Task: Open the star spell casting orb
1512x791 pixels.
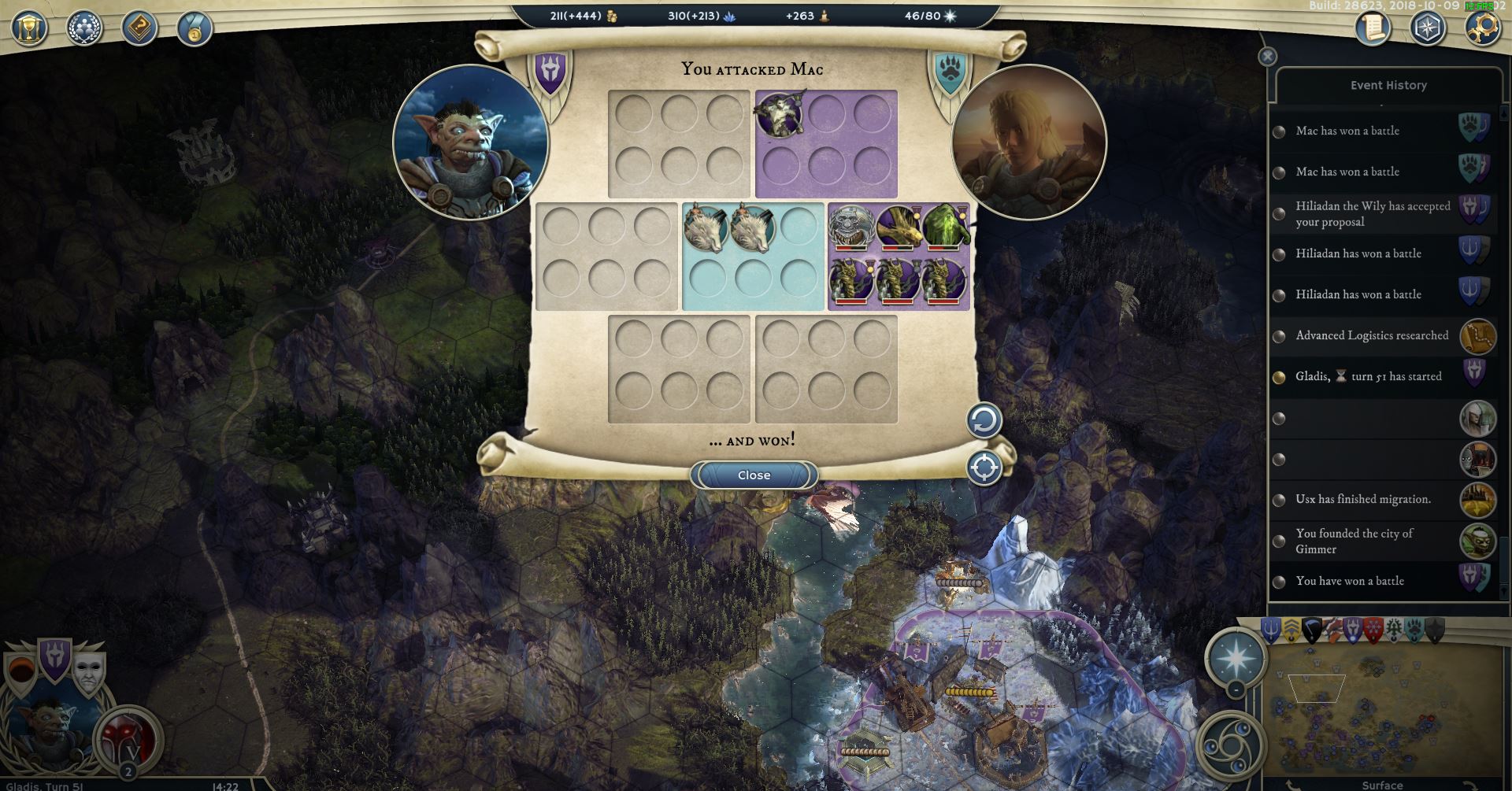Action: tap(1236, 657)
